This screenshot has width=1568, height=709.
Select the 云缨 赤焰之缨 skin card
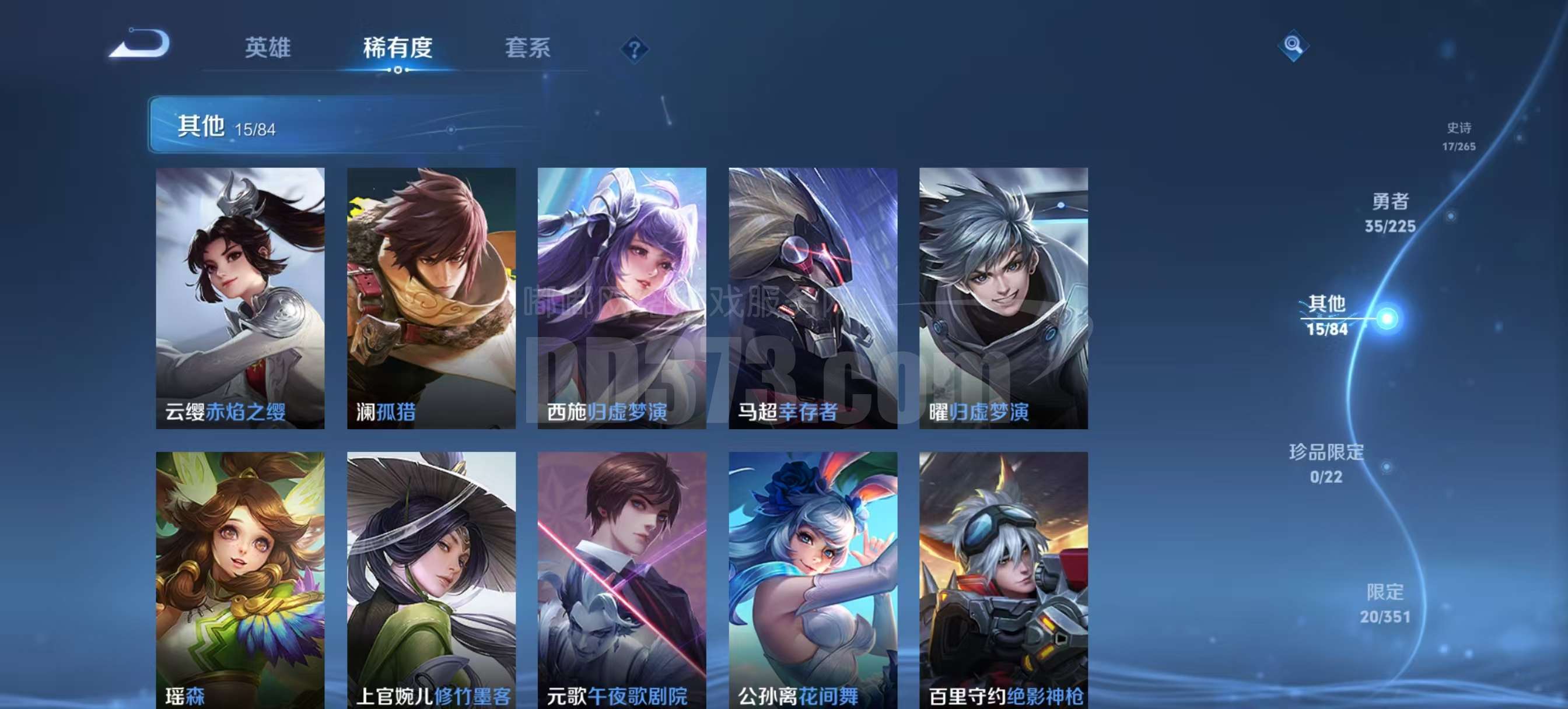[240, 298]
